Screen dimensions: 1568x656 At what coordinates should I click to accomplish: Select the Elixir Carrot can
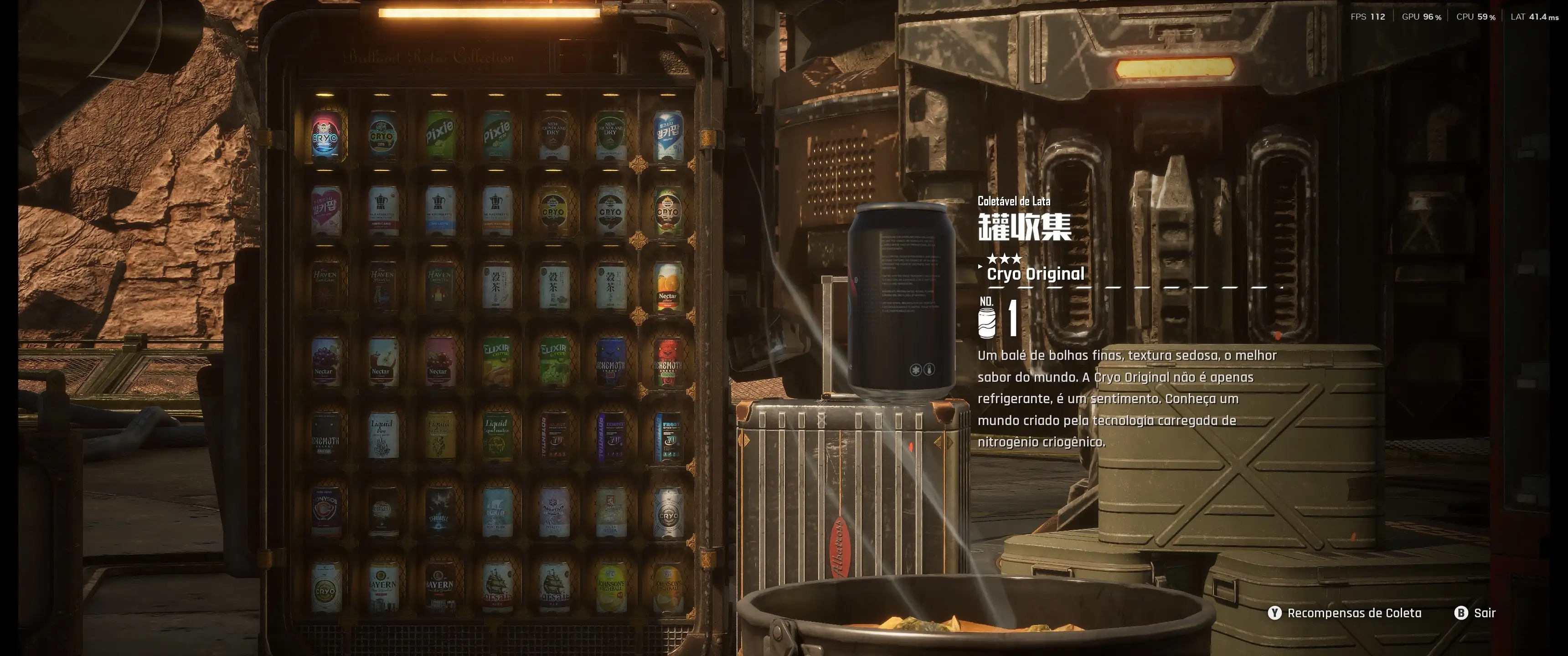(496, 361)
